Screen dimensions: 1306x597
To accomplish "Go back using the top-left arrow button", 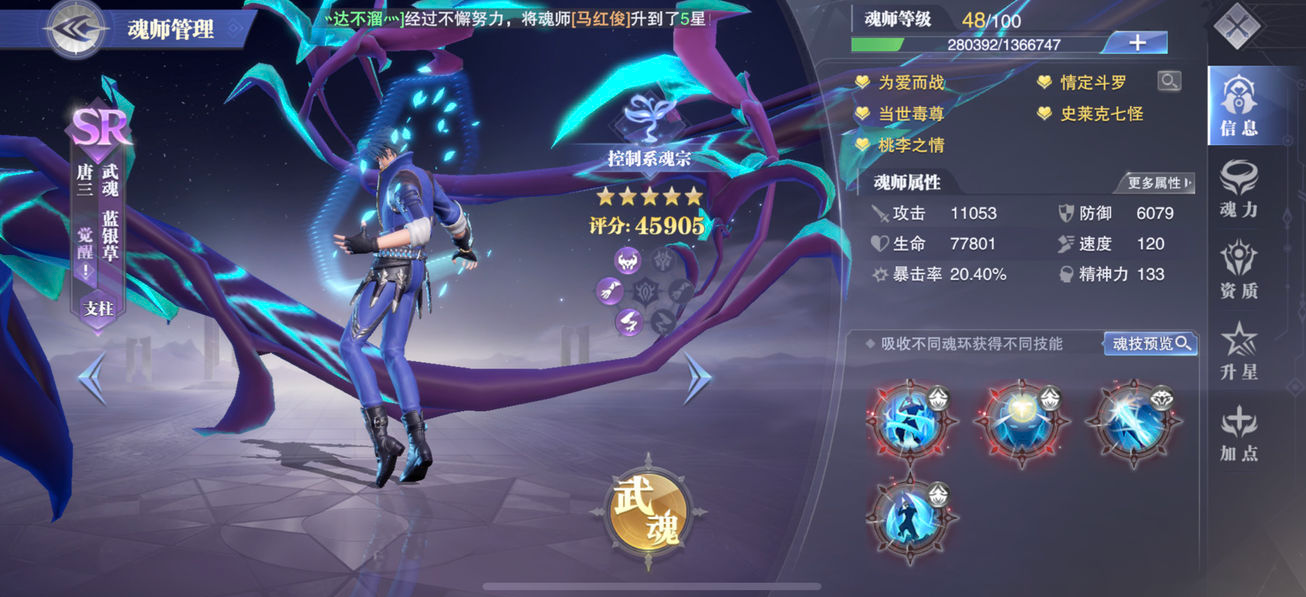I will click(77, 29).
